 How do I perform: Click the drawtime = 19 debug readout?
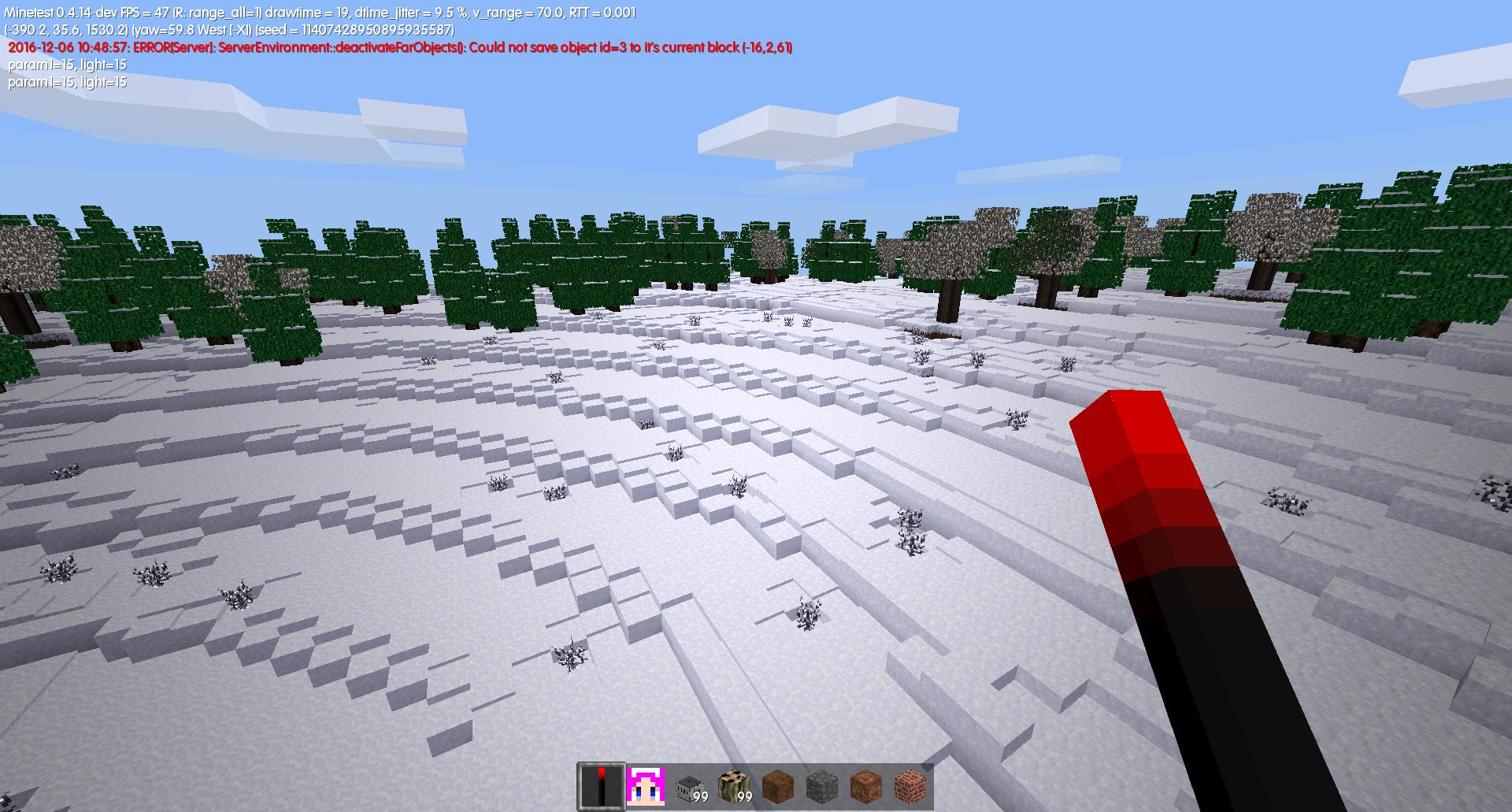[x=307, y=12]
